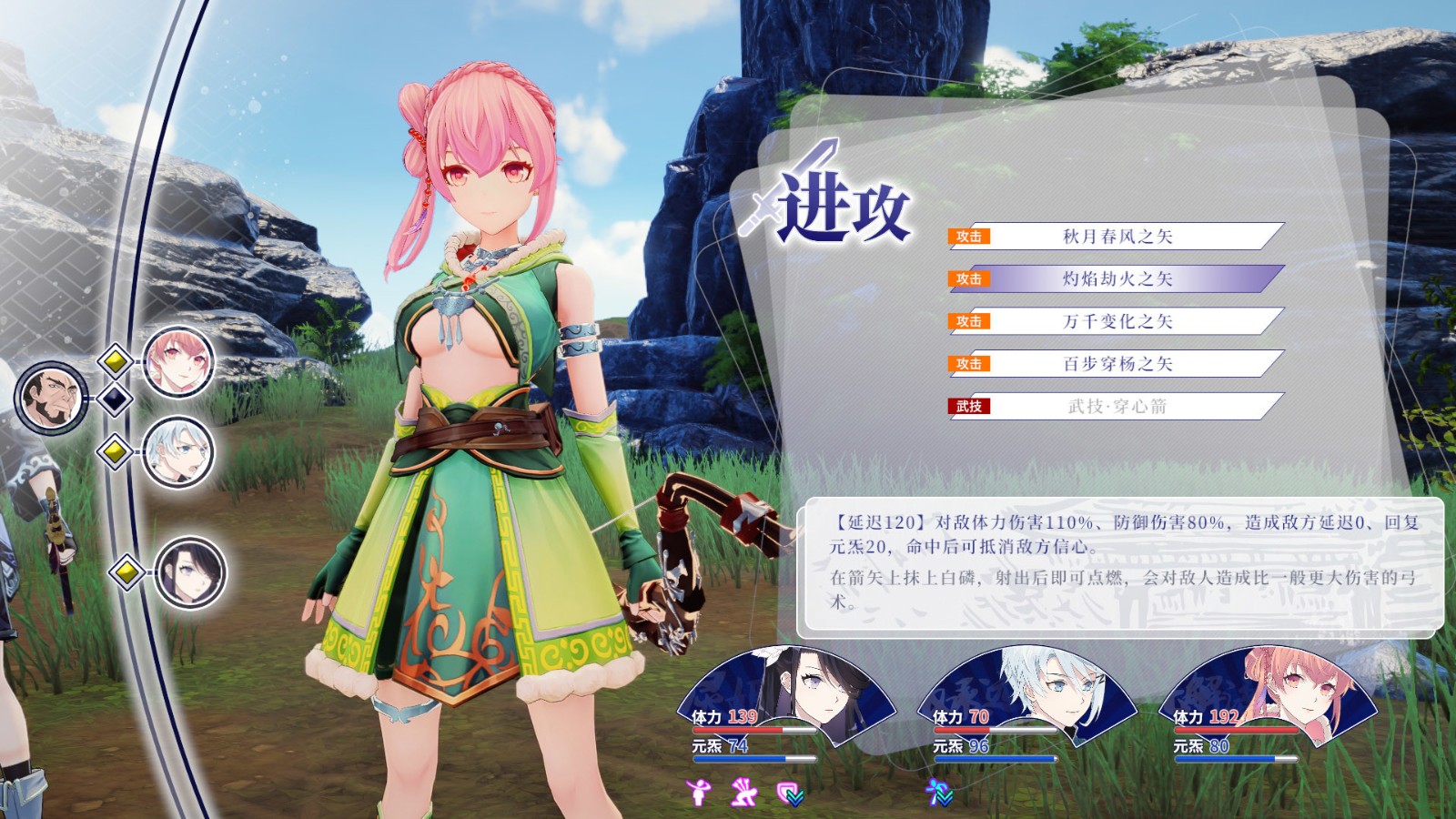This screenshot has height=819, width=1456.
Task: Choose the dark-haired woman turn-order portrait
Action: coord(189,572)
